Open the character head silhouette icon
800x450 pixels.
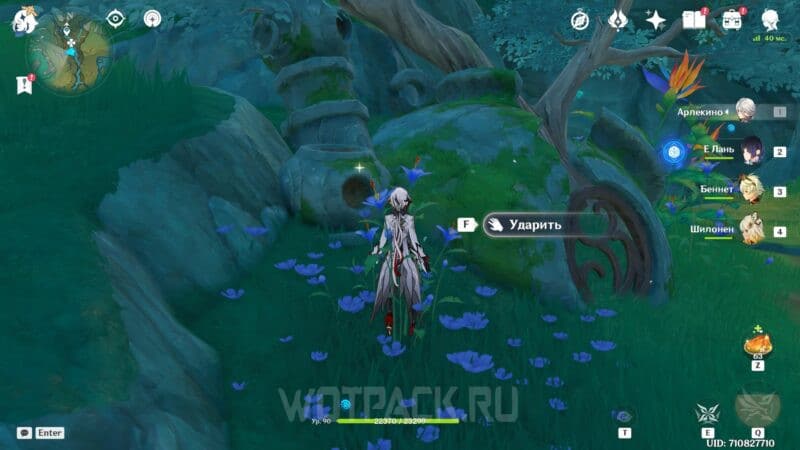[x=770, y=20]
